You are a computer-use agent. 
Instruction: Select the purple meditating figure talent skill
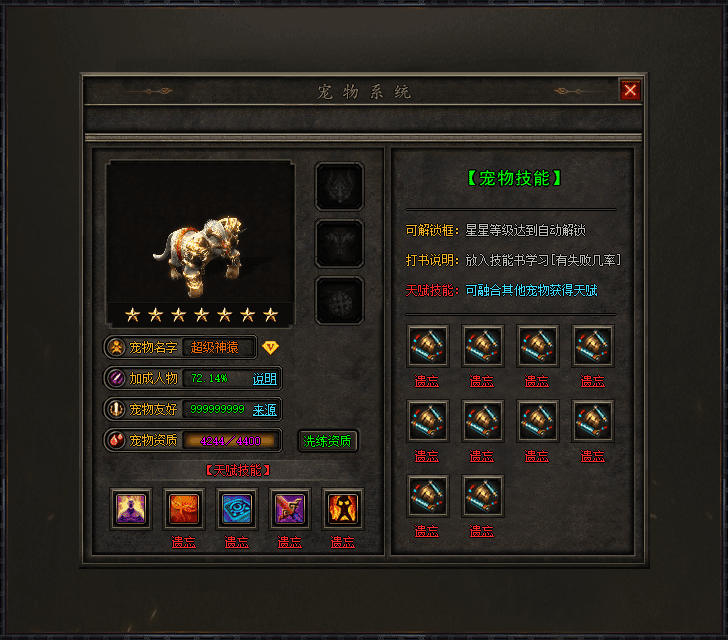pyautogui.click(x=131, y=508)
